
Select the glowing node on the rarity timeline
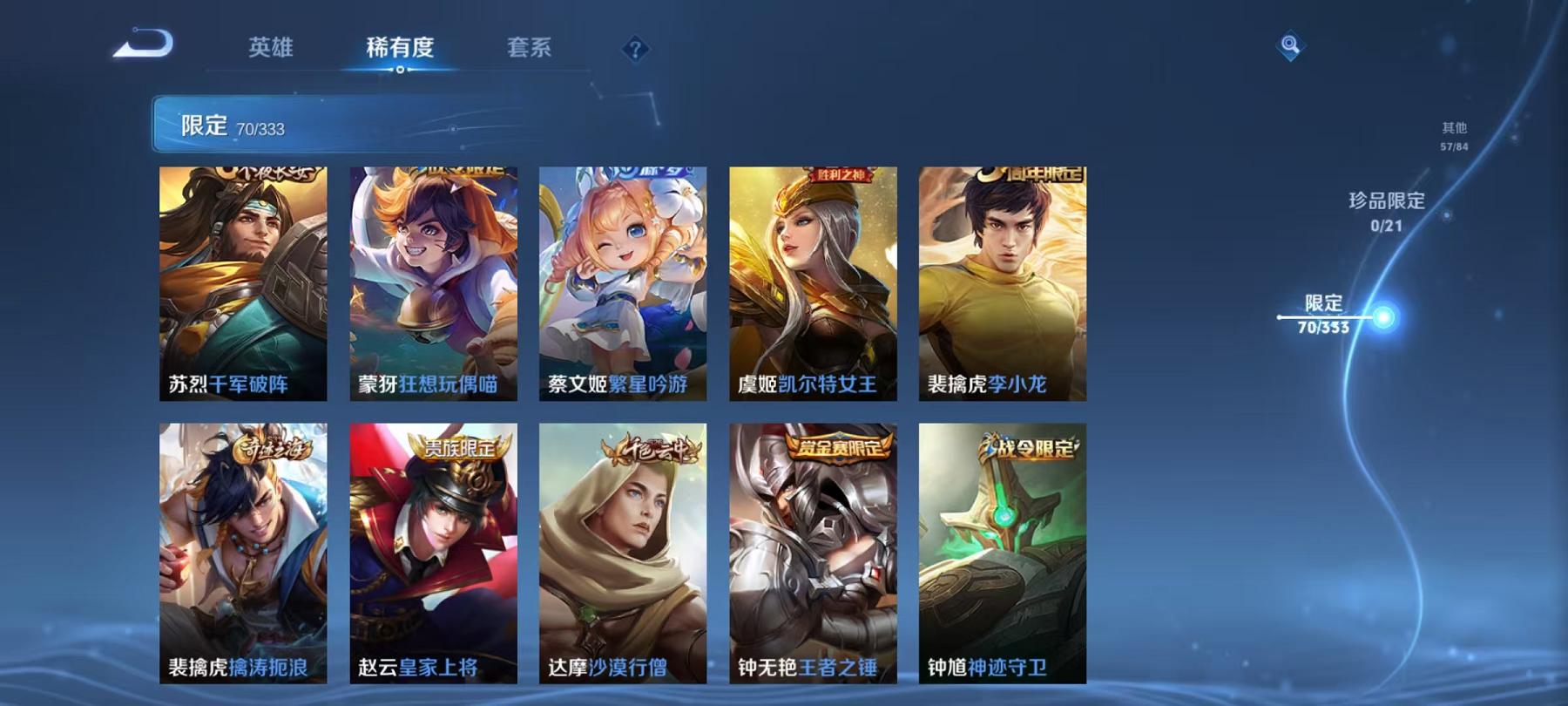1385,314
